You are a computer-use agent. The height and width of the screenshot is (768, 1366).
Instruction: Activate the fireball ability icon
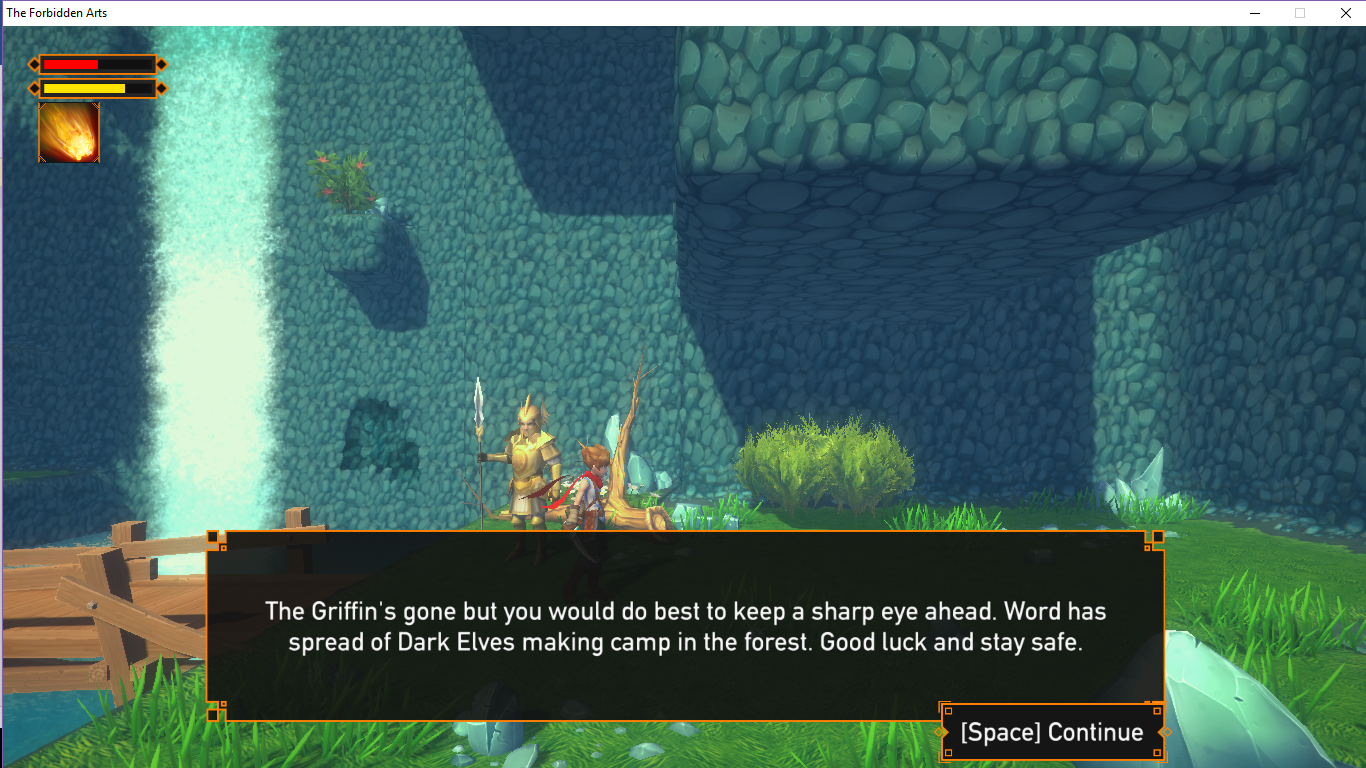point(69,132)
